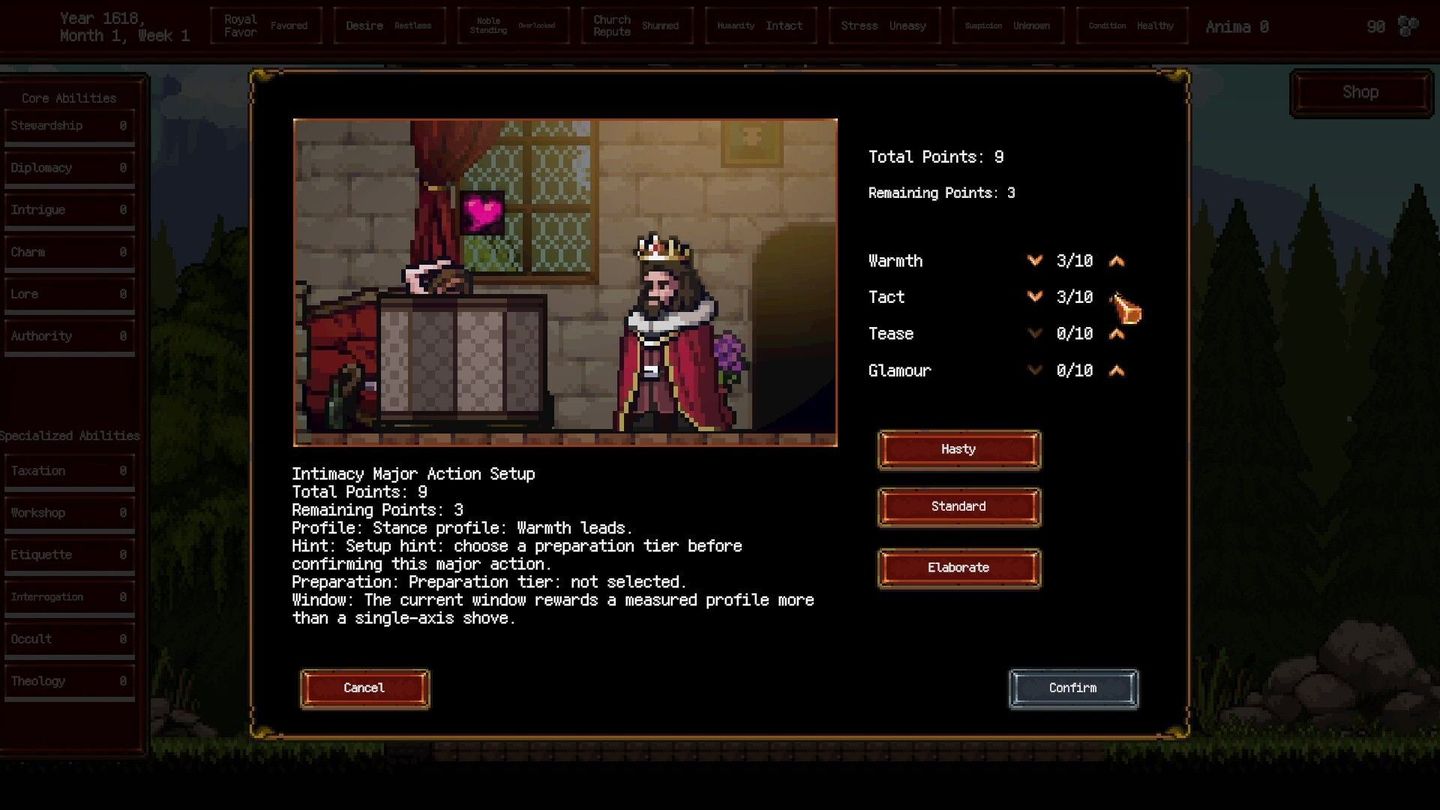Raise Warmth using its up chevron
The width and height of the screenshot is (1440, 810).
click(x=1117, y=260)
